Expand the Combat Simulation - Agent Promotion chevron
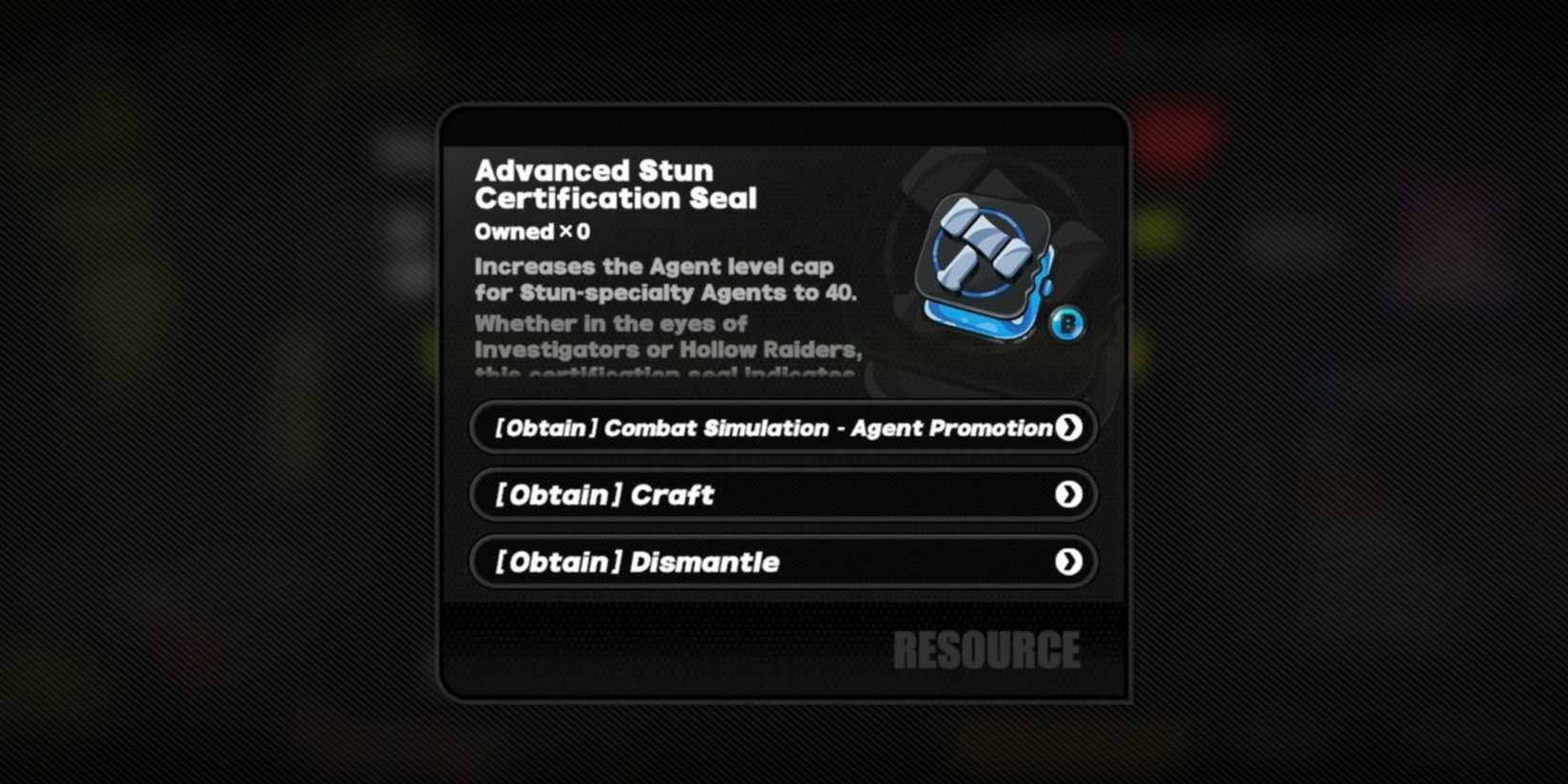Viewport: 1568px width, 784px height. tap(1069, 428)
